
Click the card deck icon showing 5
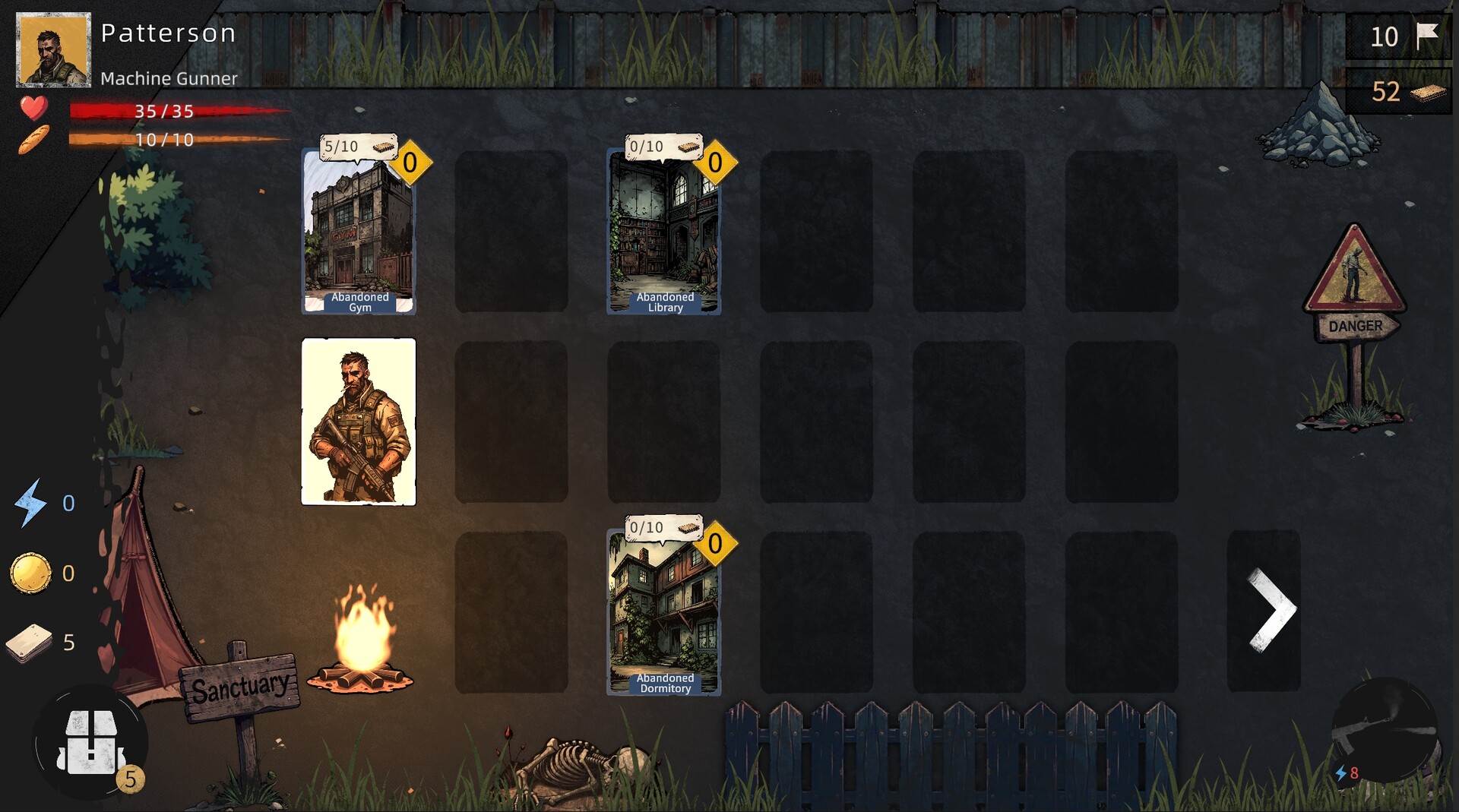29,642
